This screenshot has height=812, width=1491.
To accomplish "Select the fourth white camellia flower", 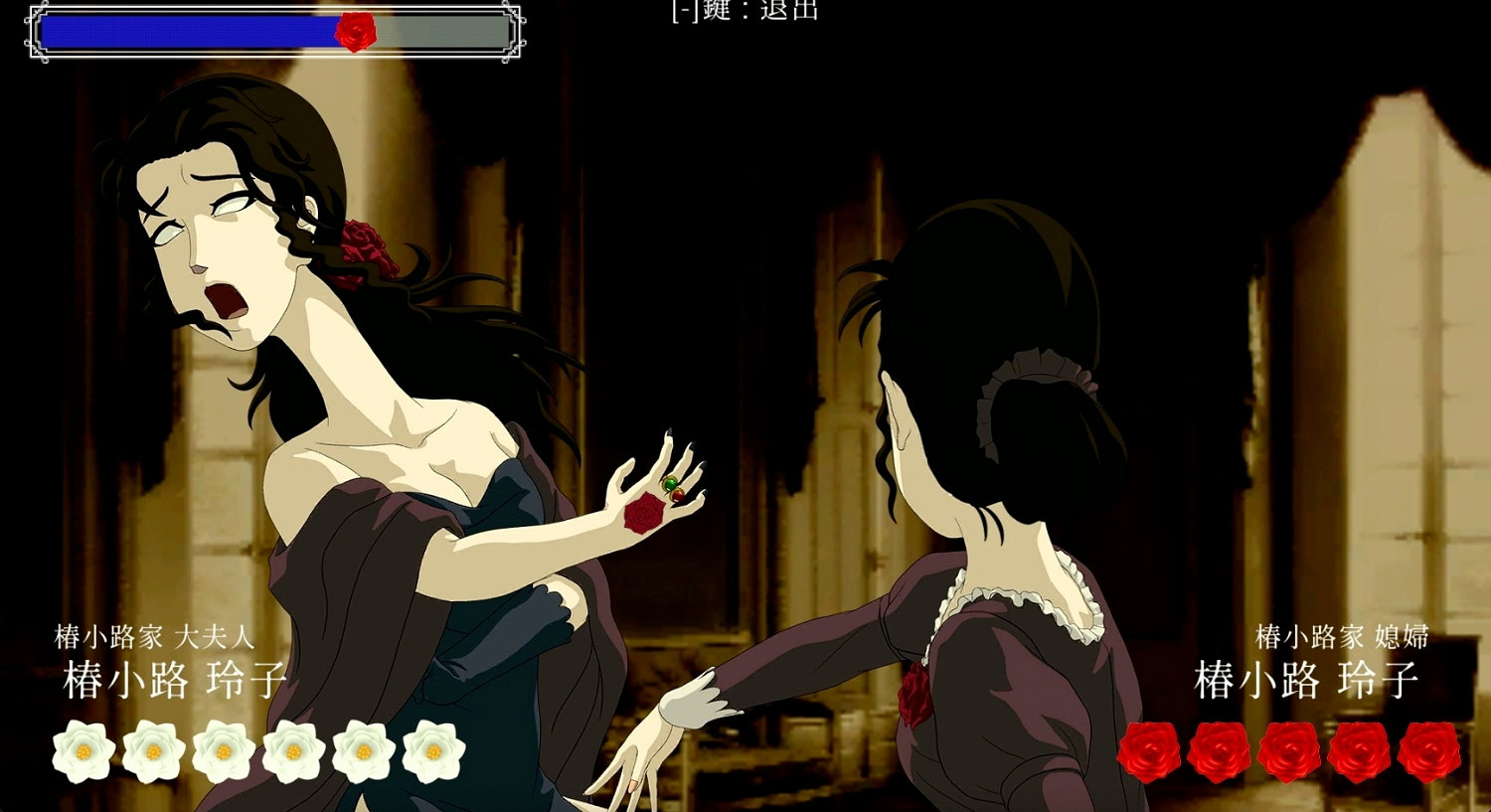I will coord(294,753).
